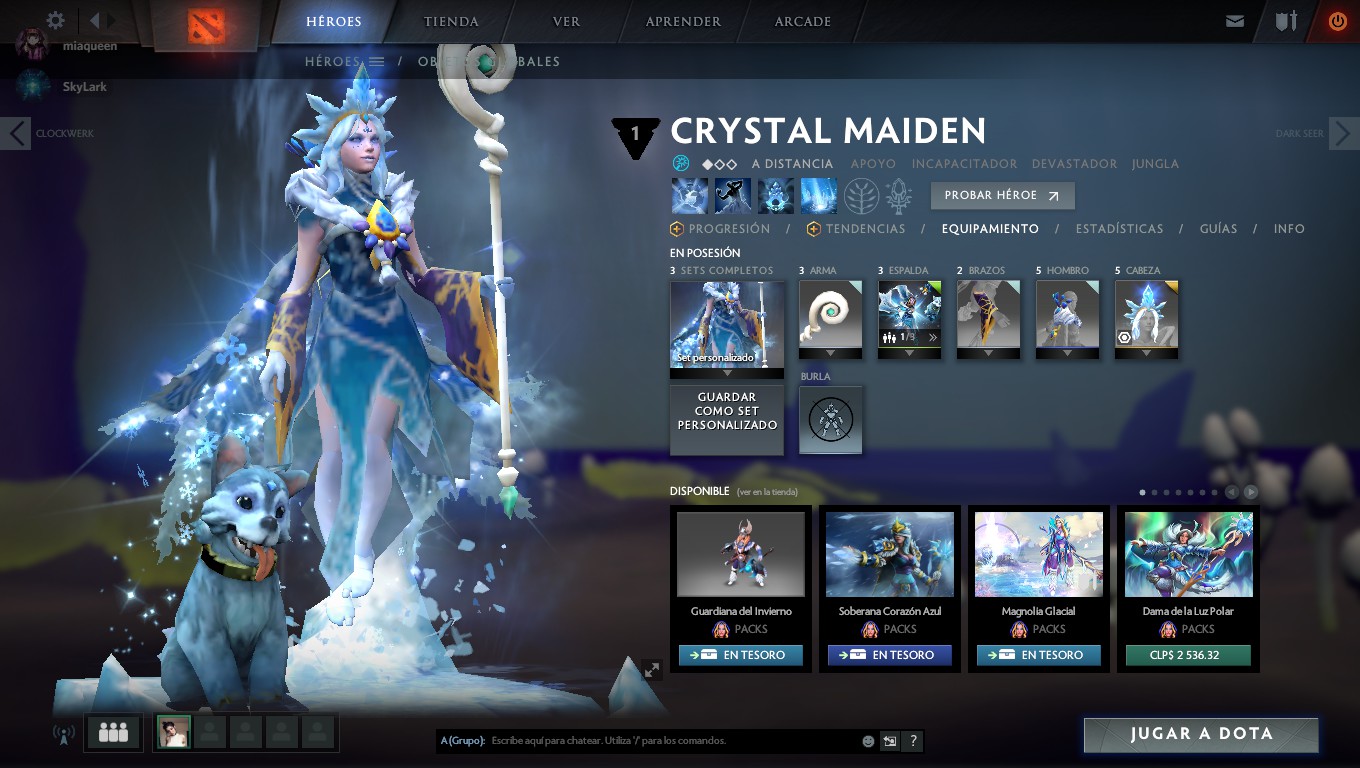The height and width of the screenshot is (768, 1360).
Task: Buy Dama de la Luz Polar
Action: [x=1187, y=656]
